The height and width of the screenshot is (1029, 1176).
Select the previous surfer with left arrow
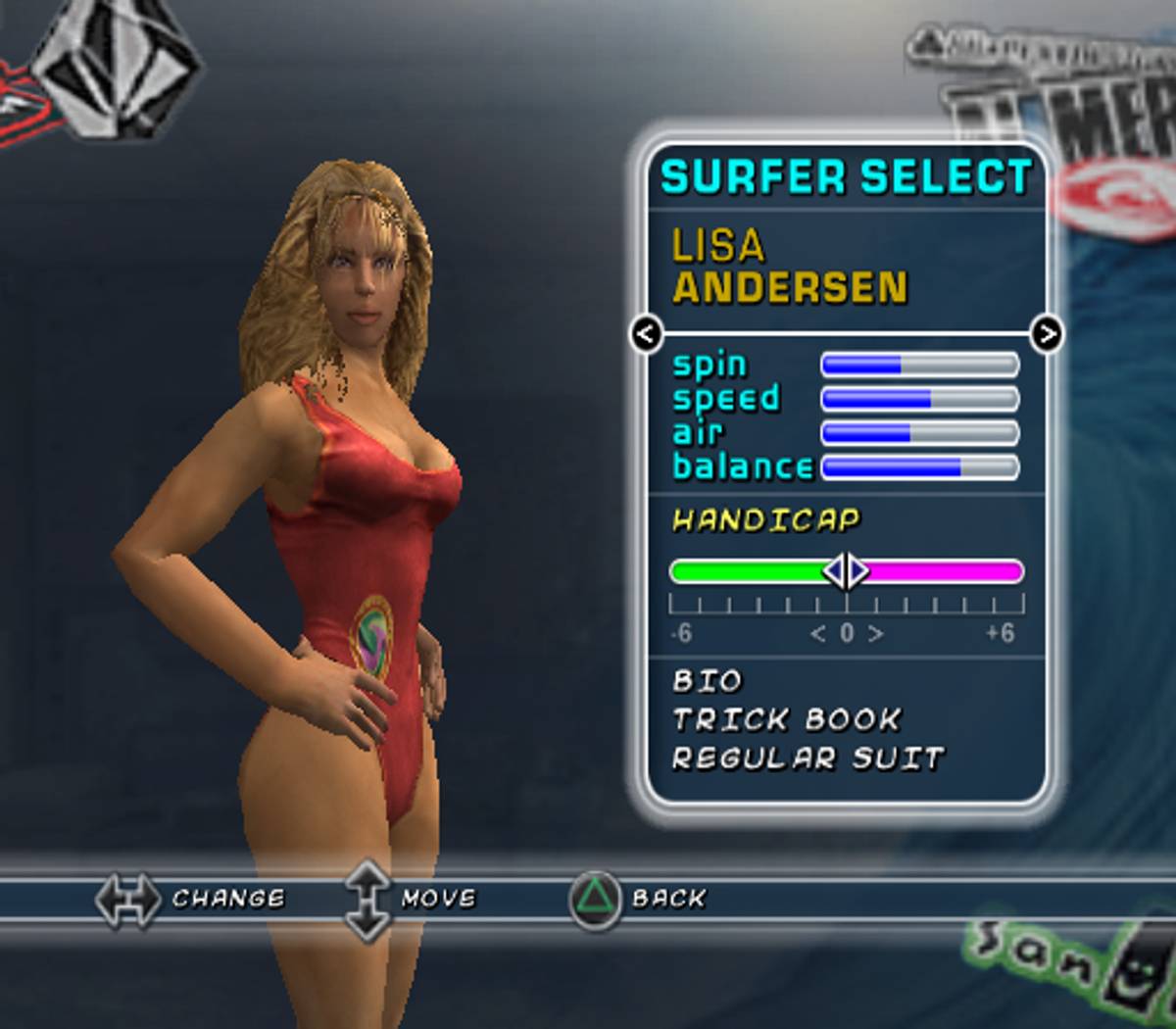[646, 334]
